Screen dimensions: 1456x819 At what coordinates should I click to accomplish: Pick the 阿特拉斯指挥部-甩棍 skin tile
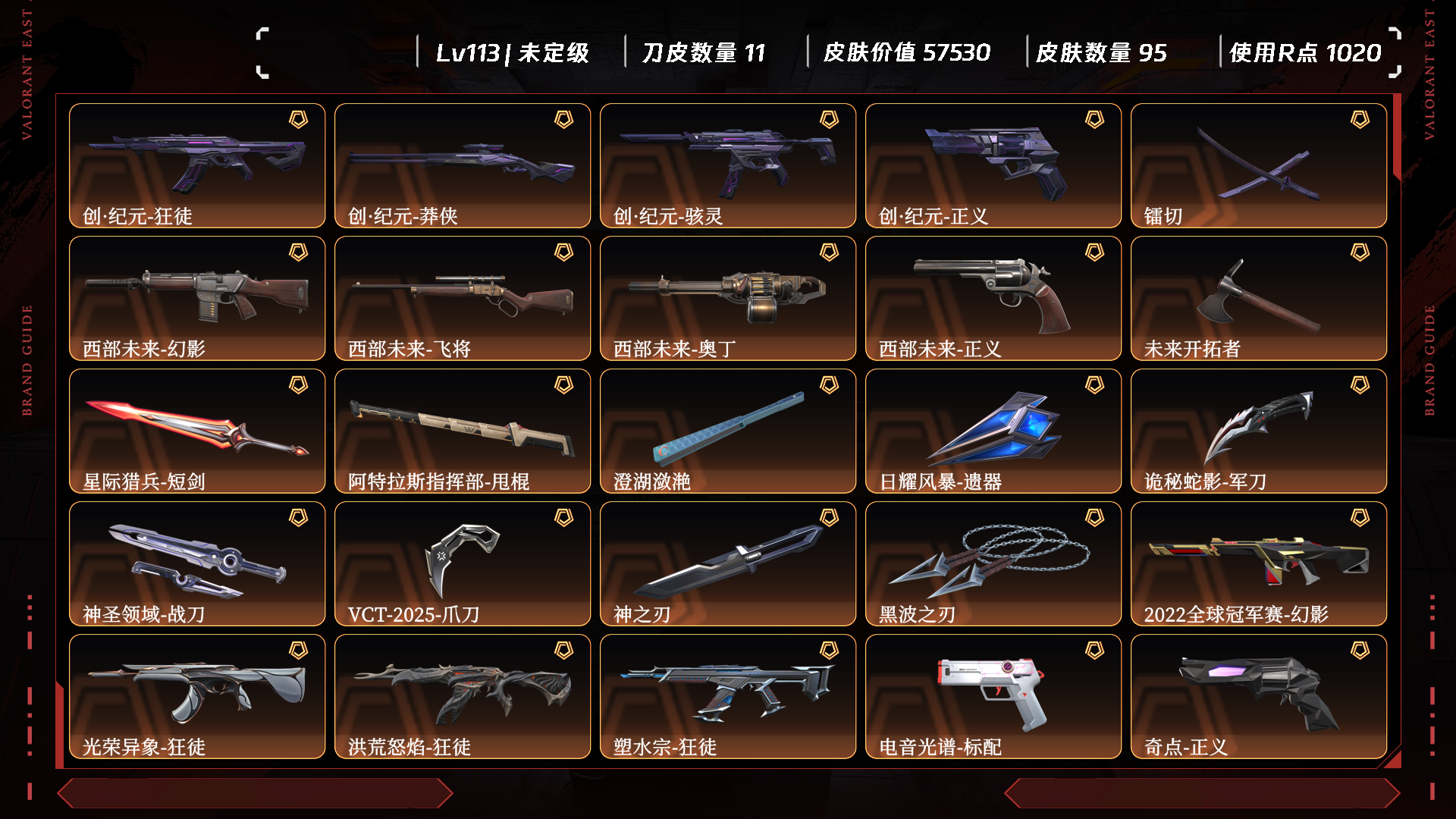463,431
